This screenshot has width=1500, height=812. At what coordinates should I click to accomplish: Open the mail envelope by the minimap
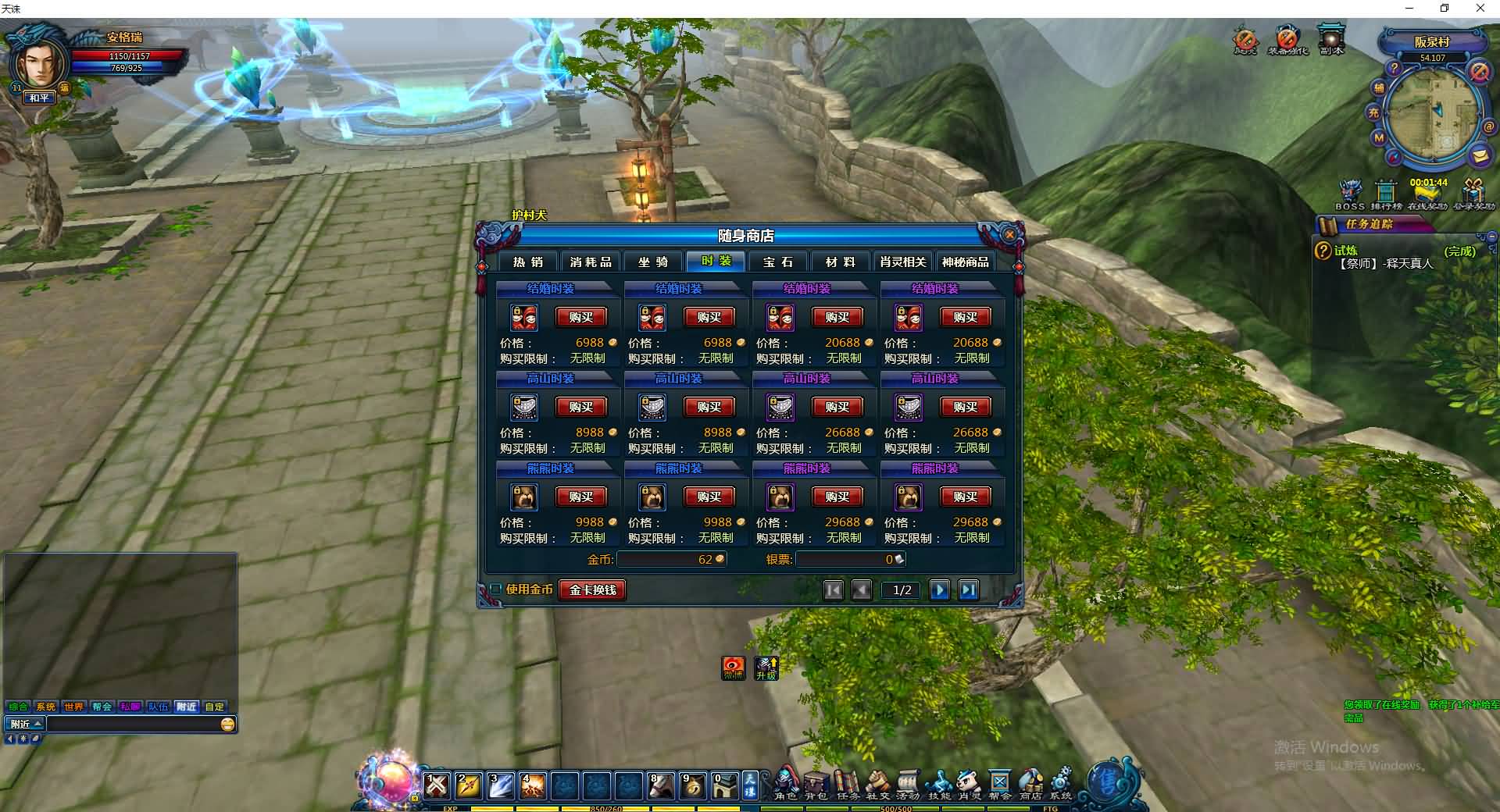[x=1479, y=155]
